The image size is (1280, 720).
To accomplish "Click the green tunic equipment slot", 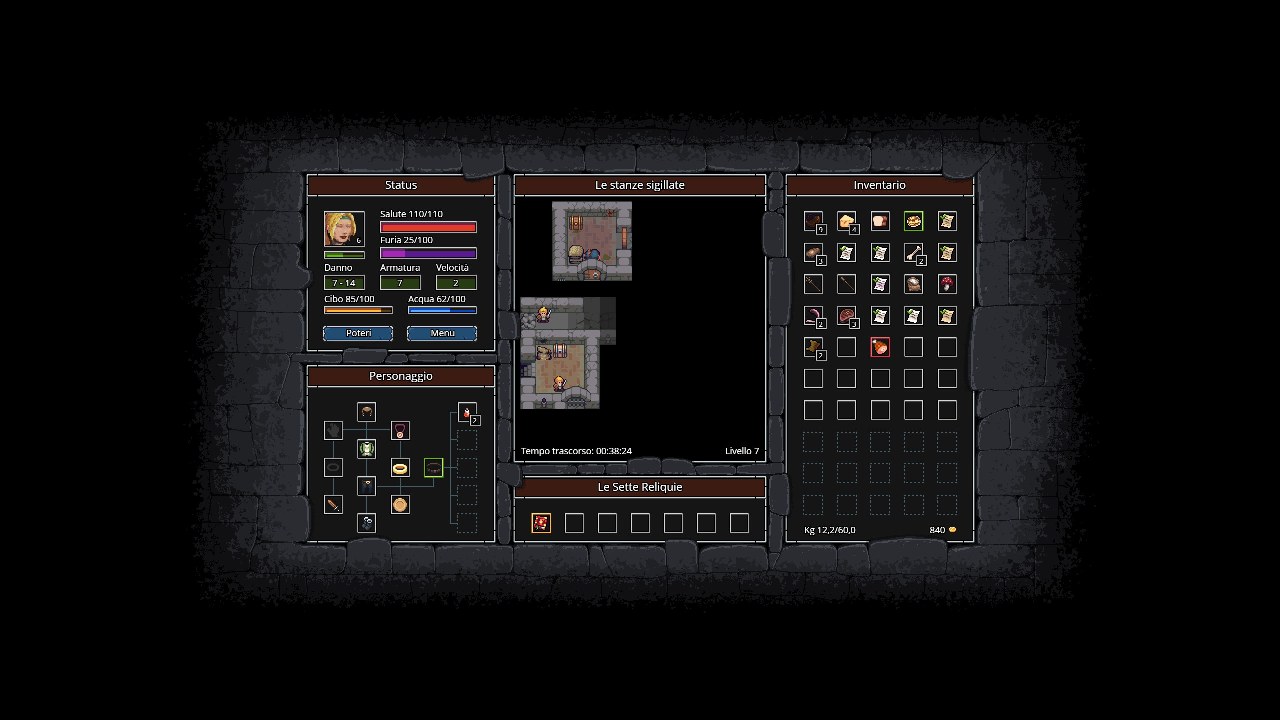I will 366,450.
